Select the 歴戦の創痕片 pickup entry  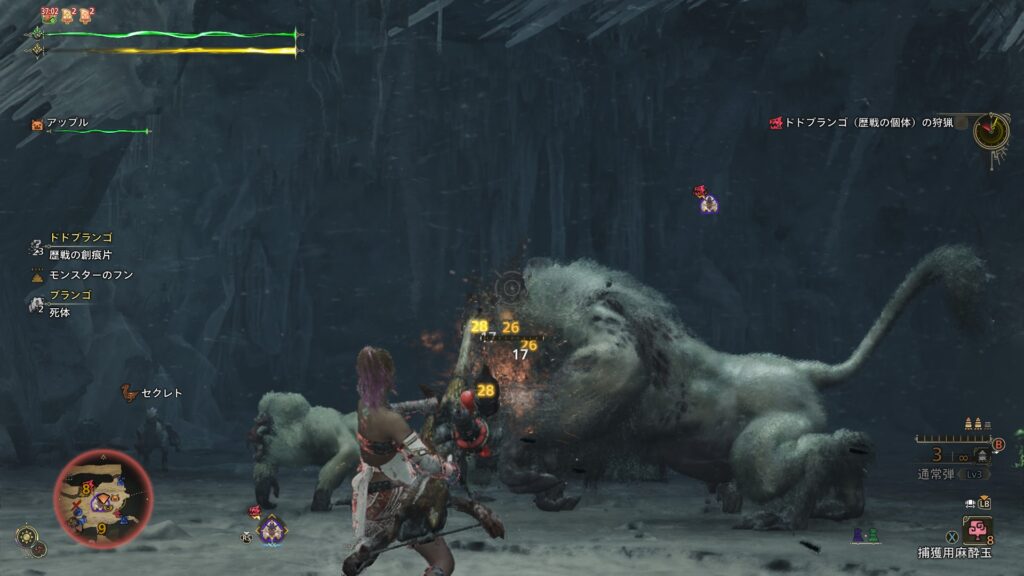coord(80,255)
